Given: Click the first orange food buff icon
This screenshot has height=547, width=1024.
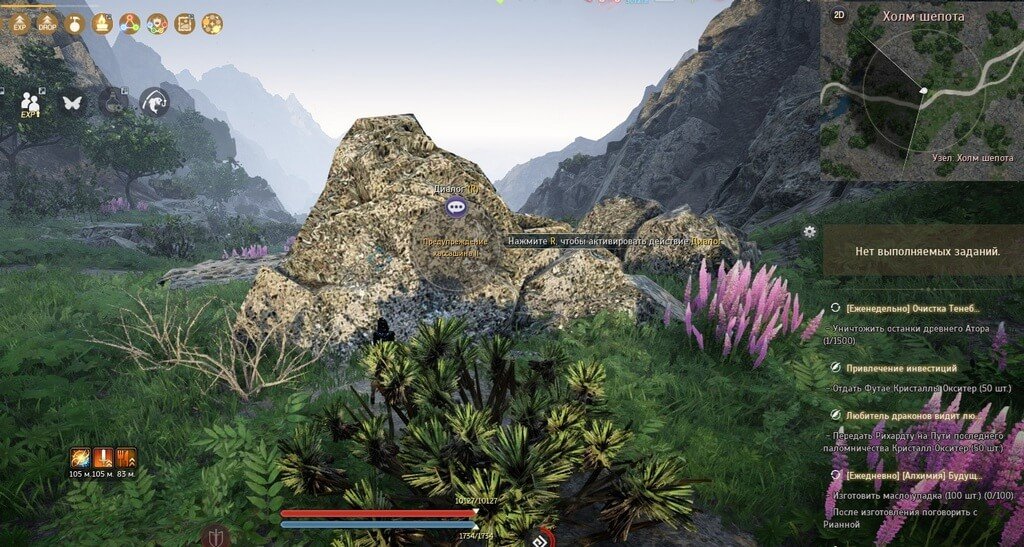Looking at the screenshot, I should pos(80,458).
